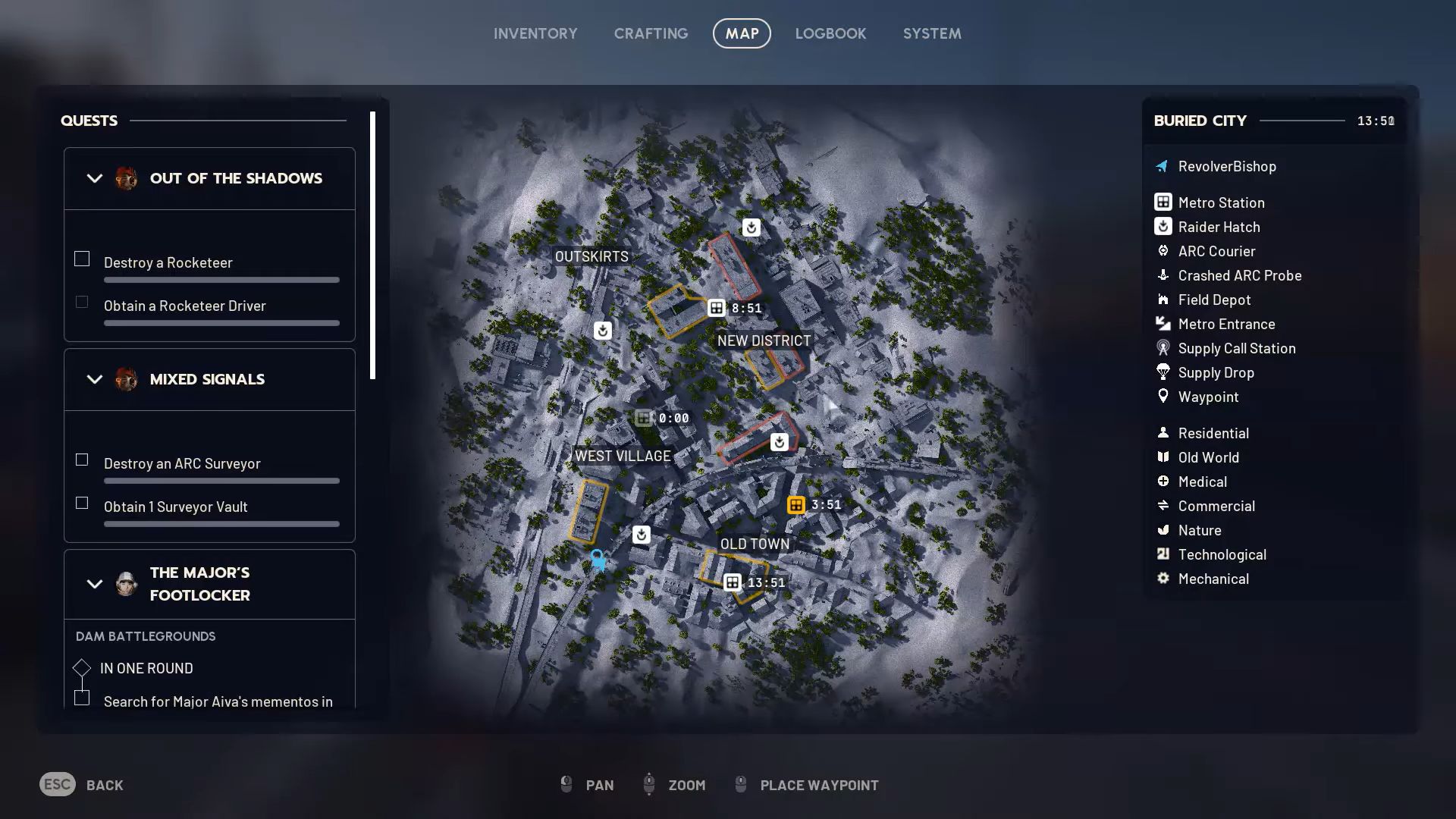Select the Metro Station icon in the legend

[1163, 202]
